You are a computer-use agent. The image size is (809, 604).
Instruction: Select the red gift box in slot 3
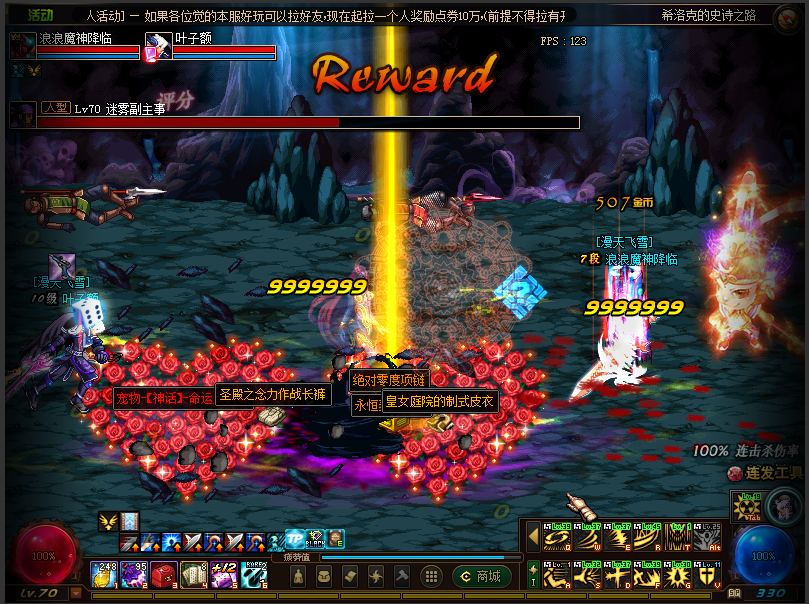(166, 575)
